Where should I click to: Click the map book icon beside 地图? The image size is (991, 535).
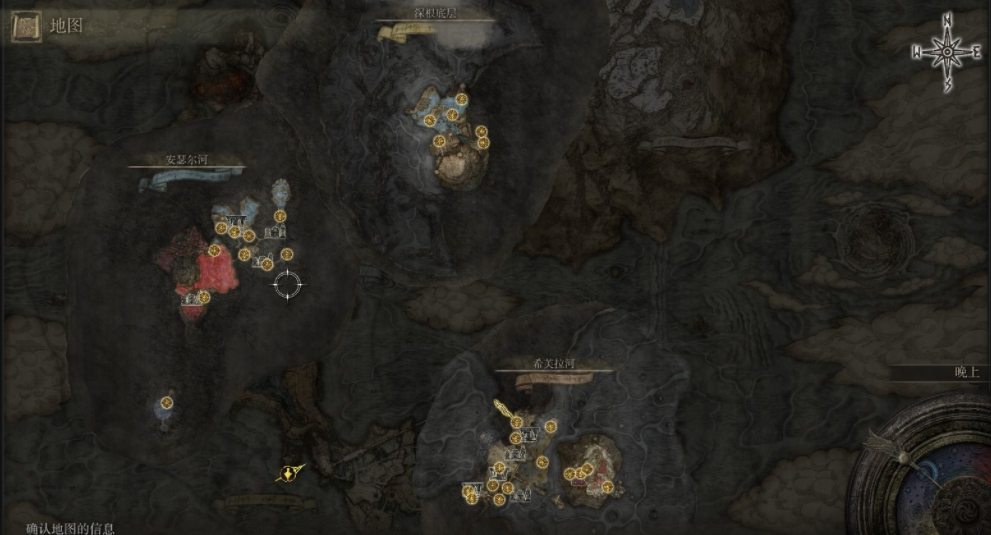coord(26,27)
